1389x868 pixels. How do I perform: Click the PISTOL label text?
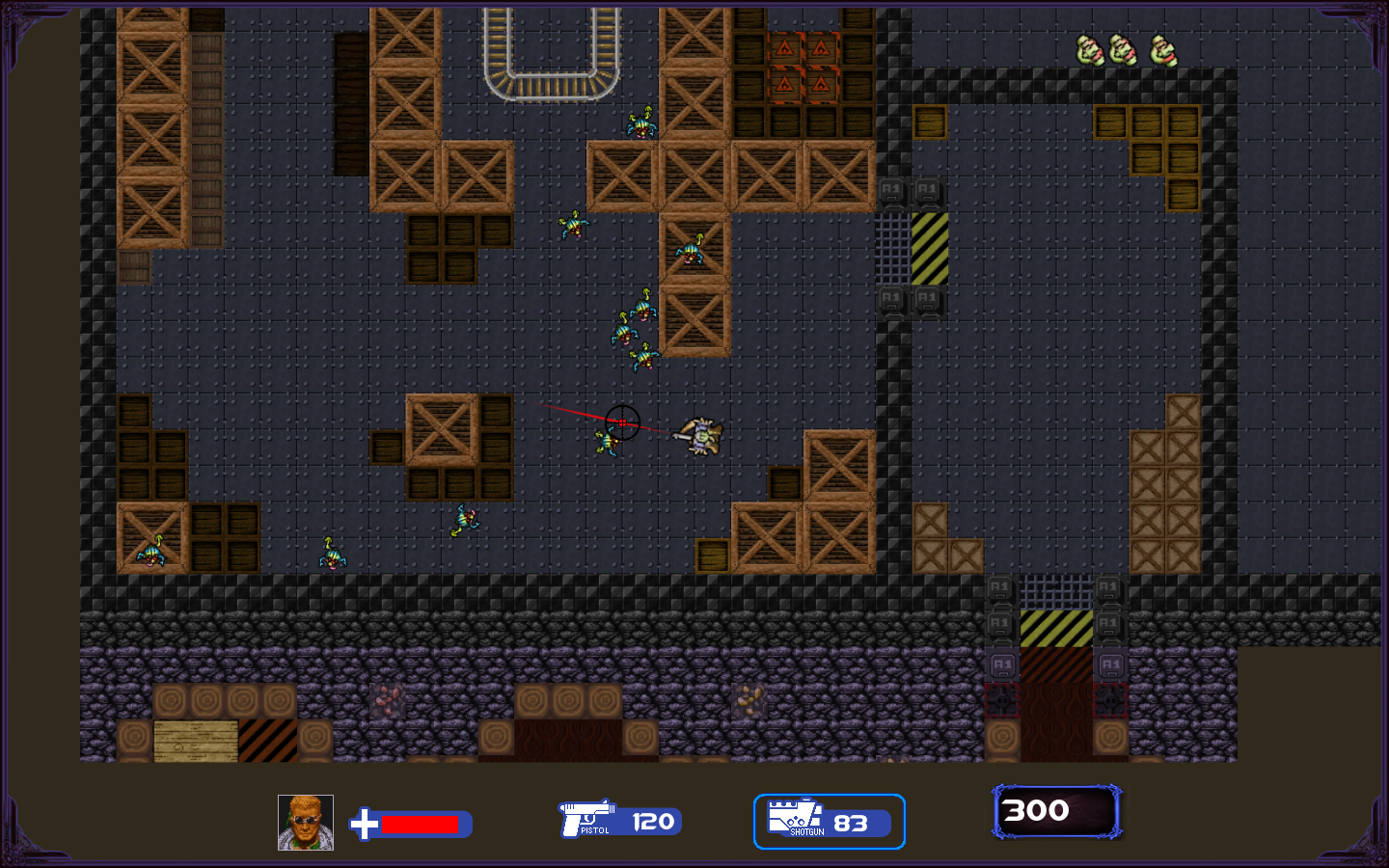[x=596, y=831]
